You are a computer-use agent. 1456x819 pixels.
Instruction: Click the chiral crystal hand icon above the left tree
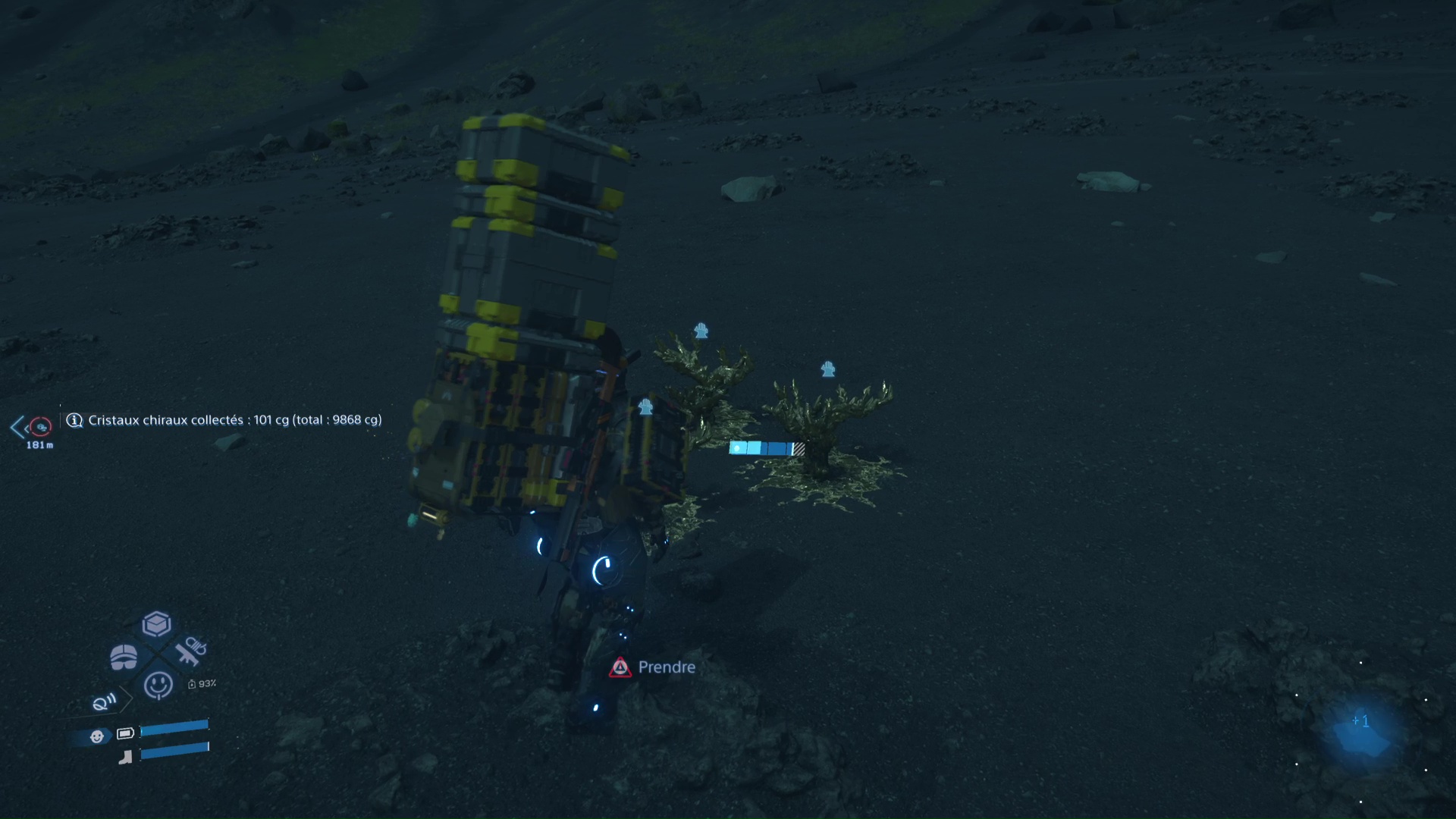pos(701,330)
